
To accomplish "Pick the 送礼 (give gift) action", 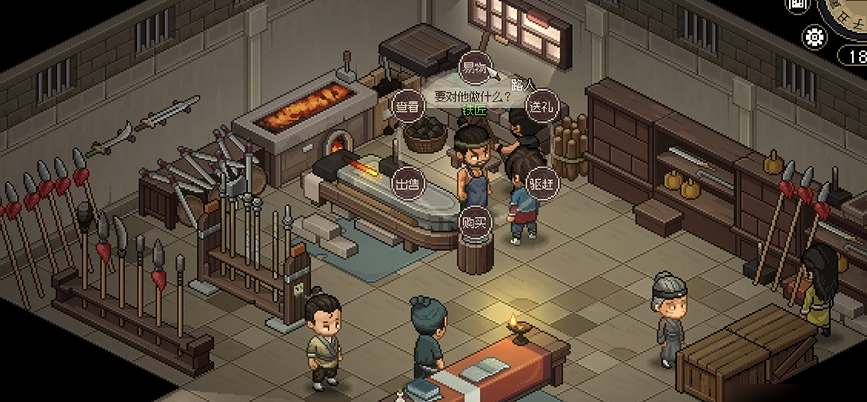I will click(x=541, y=106).
